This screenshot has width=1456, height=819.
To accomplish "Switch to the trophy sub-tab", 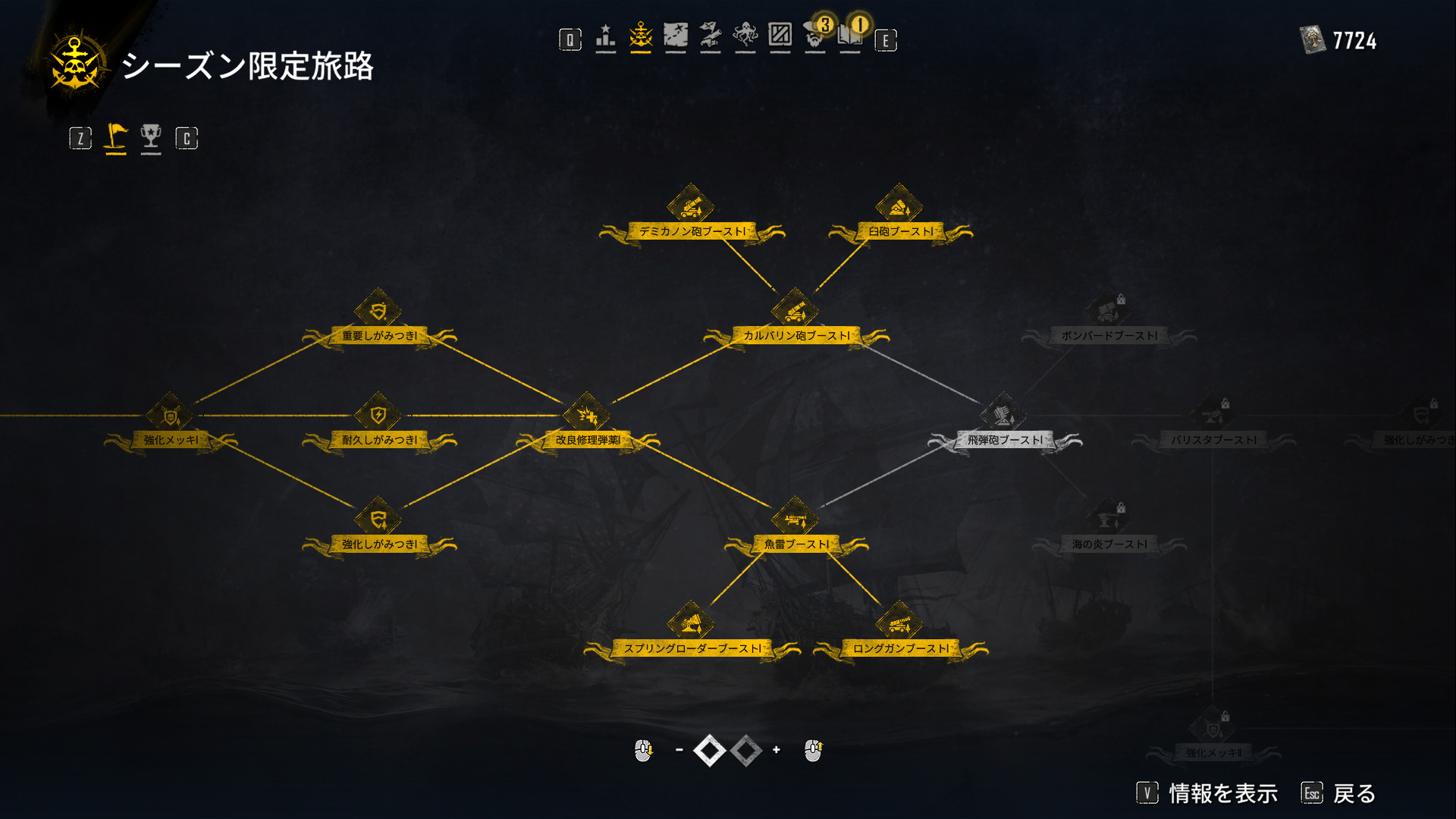I will [x=151, y=137].
